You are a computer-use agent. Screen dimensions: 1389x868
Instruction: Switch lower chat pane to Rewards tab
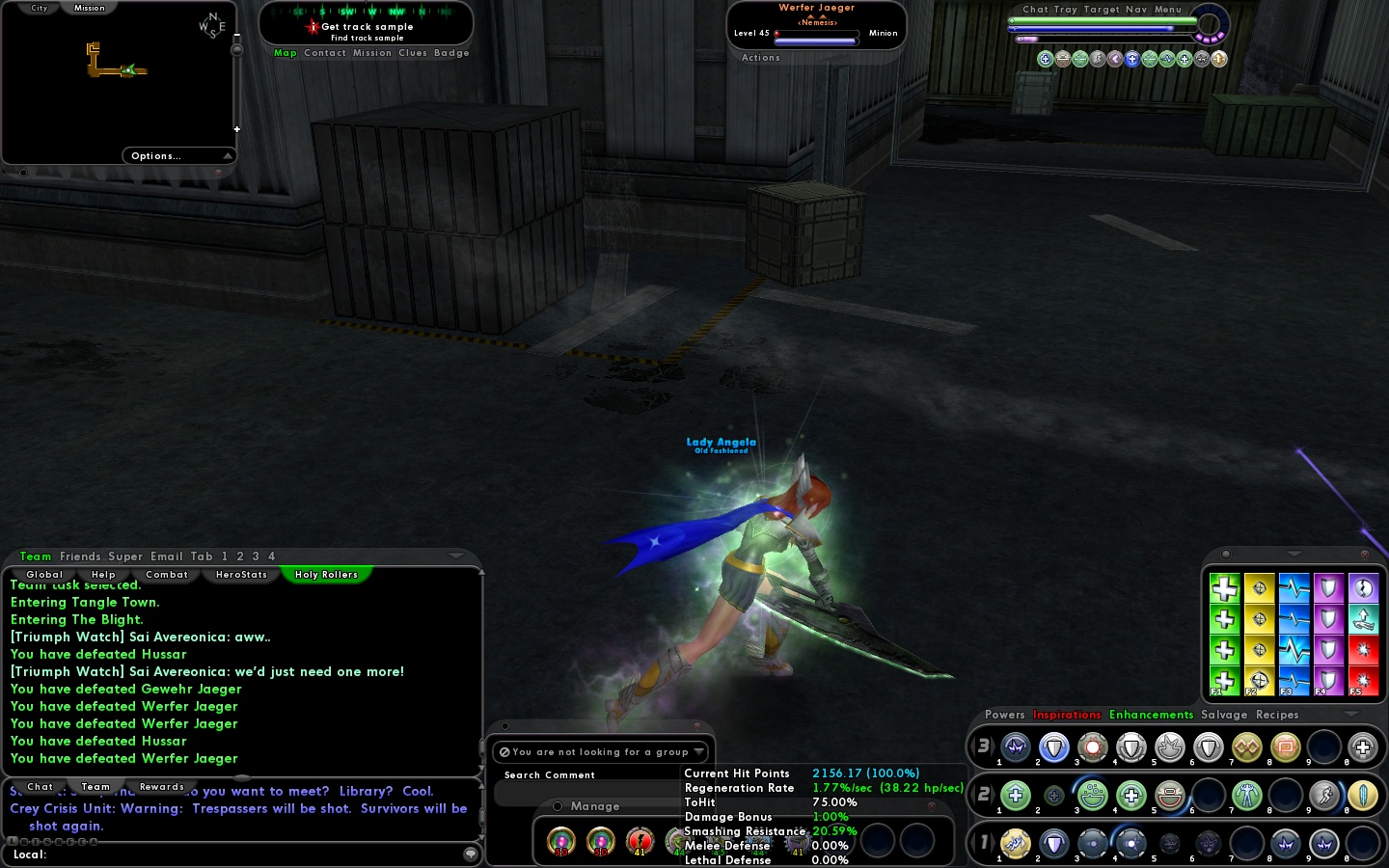(161, 787)
